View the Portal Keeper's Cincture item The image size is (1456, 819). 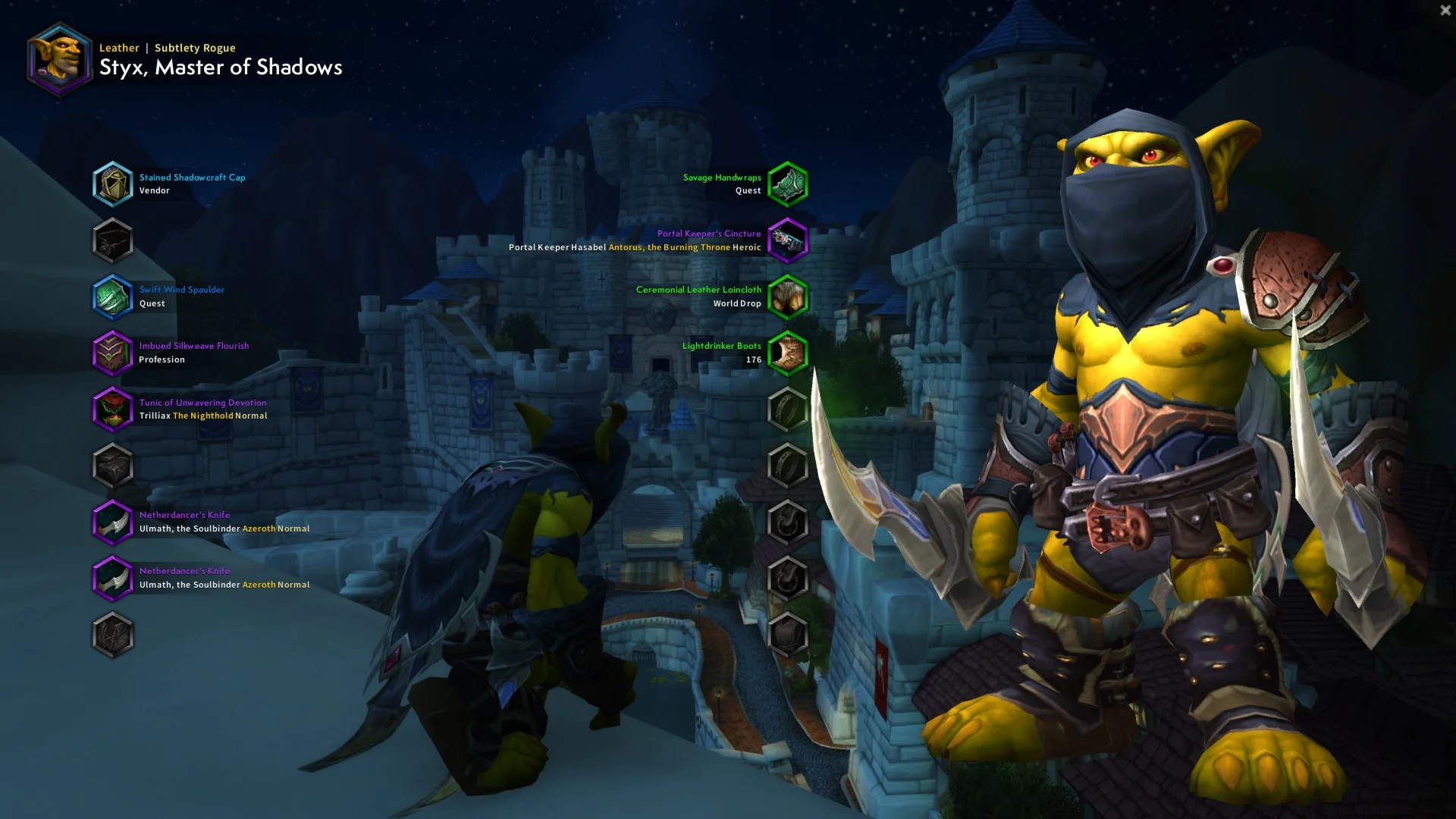(x=787, y=240)
